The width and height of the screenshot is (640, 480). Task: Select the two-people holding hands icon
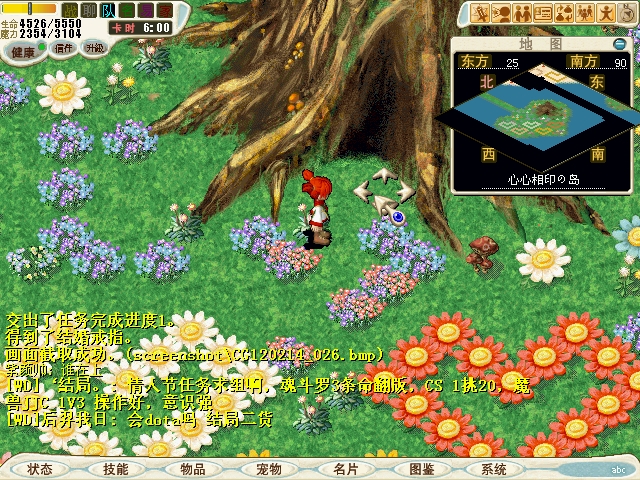coord(523,13)
